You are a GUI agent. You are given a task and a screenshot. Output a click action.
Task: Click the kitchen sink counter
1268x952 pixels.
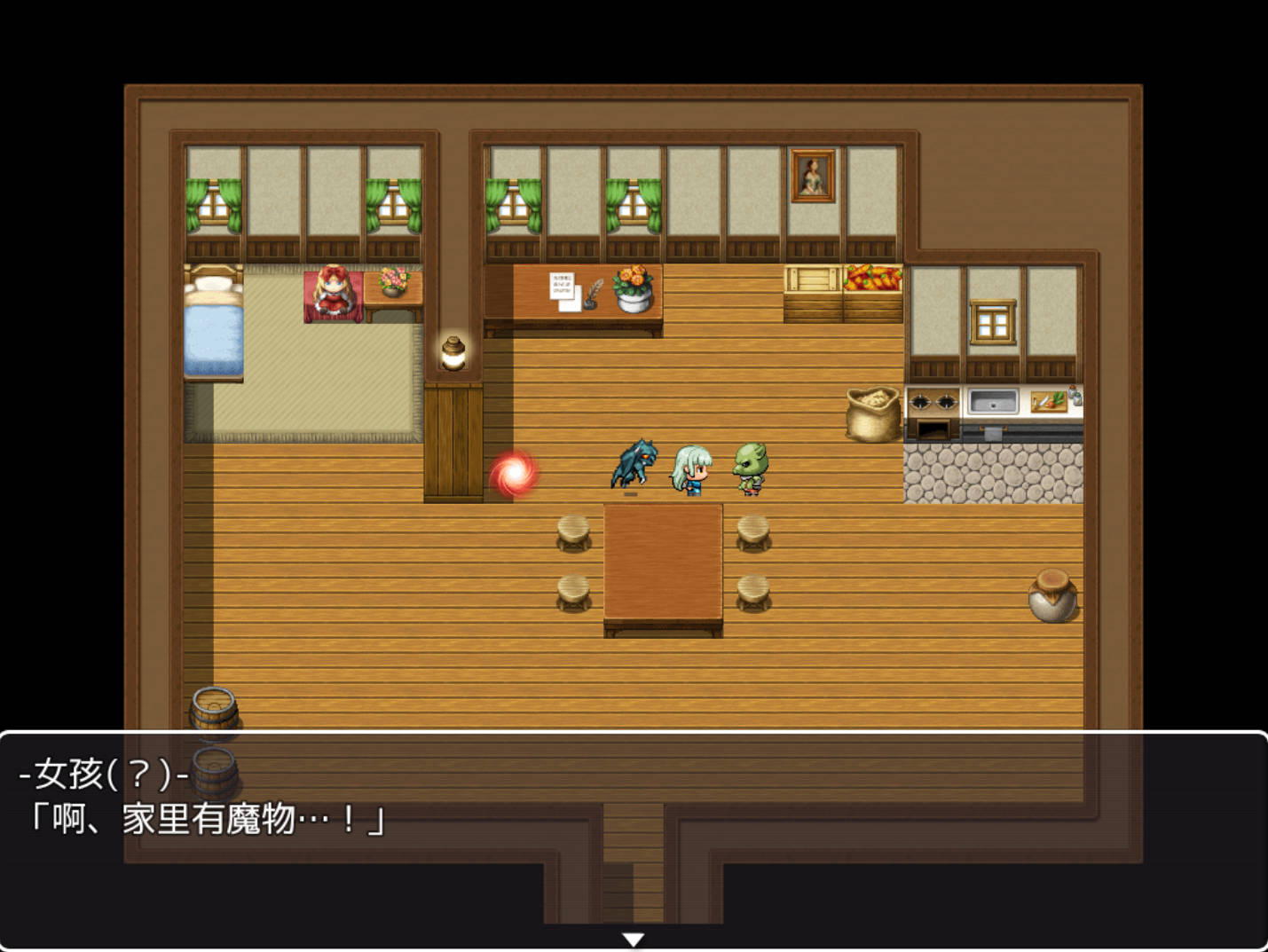click(992, 401)
